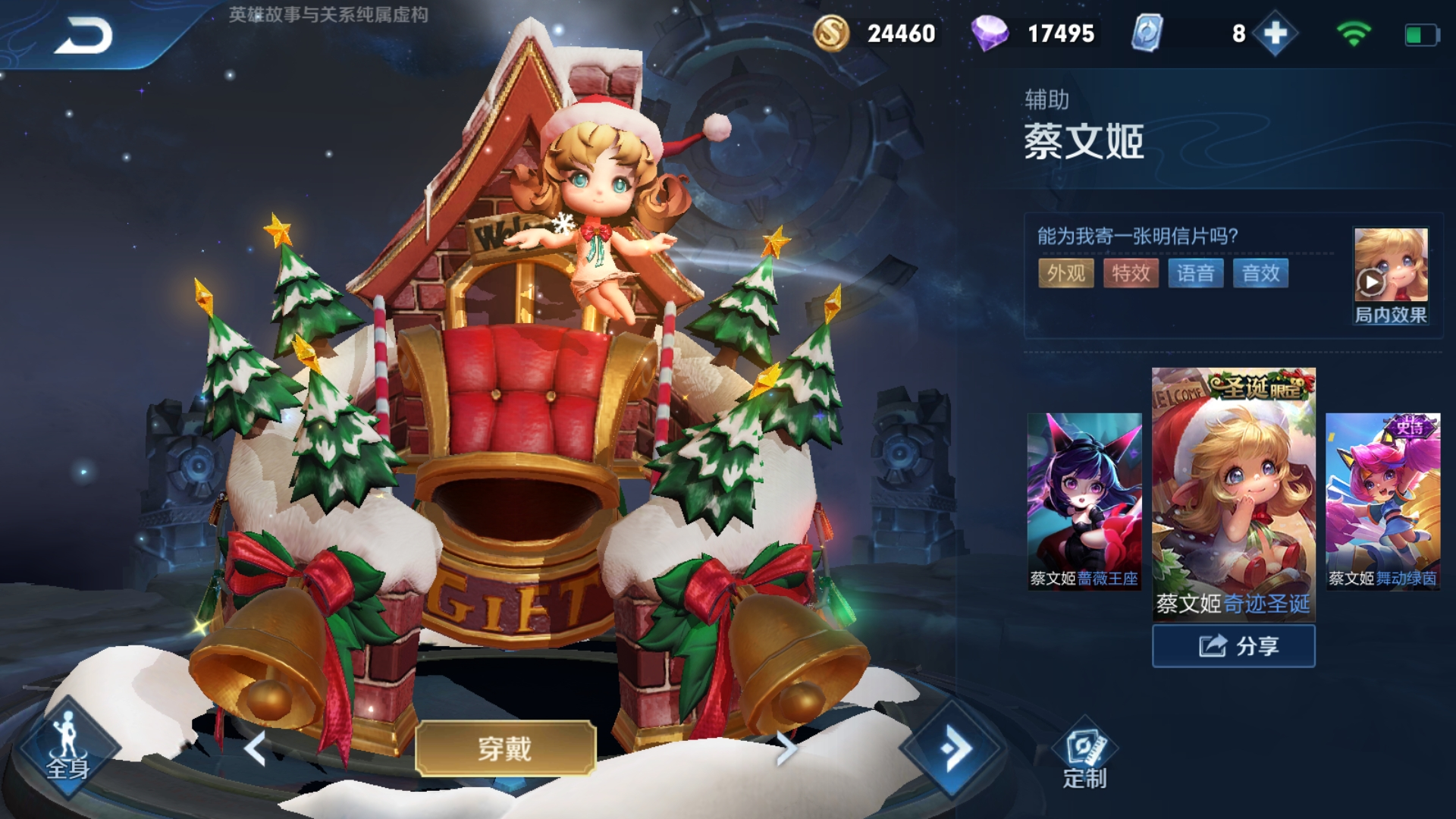The image size is (1456, 819).
Task: Tap the purple diamond currency icon
Action: (990, 33)
